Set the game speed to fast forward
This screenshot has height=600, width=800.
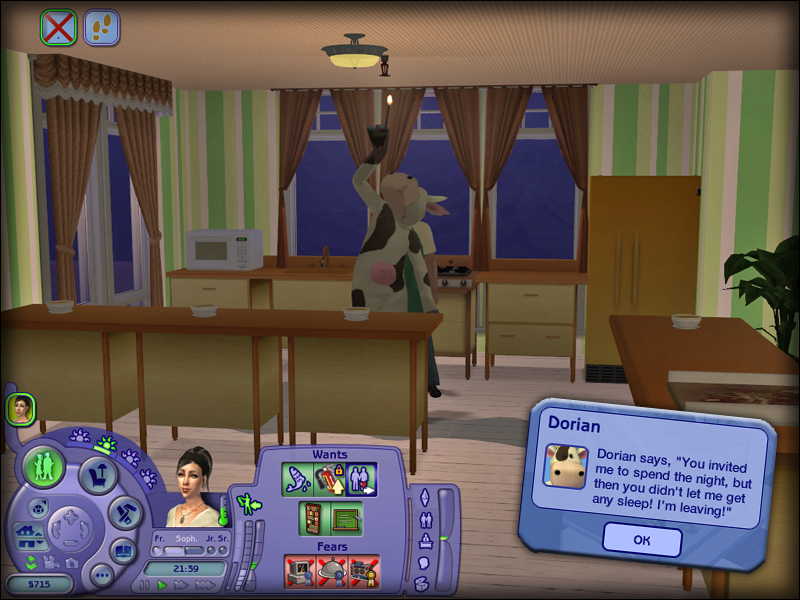pos(181,585)
